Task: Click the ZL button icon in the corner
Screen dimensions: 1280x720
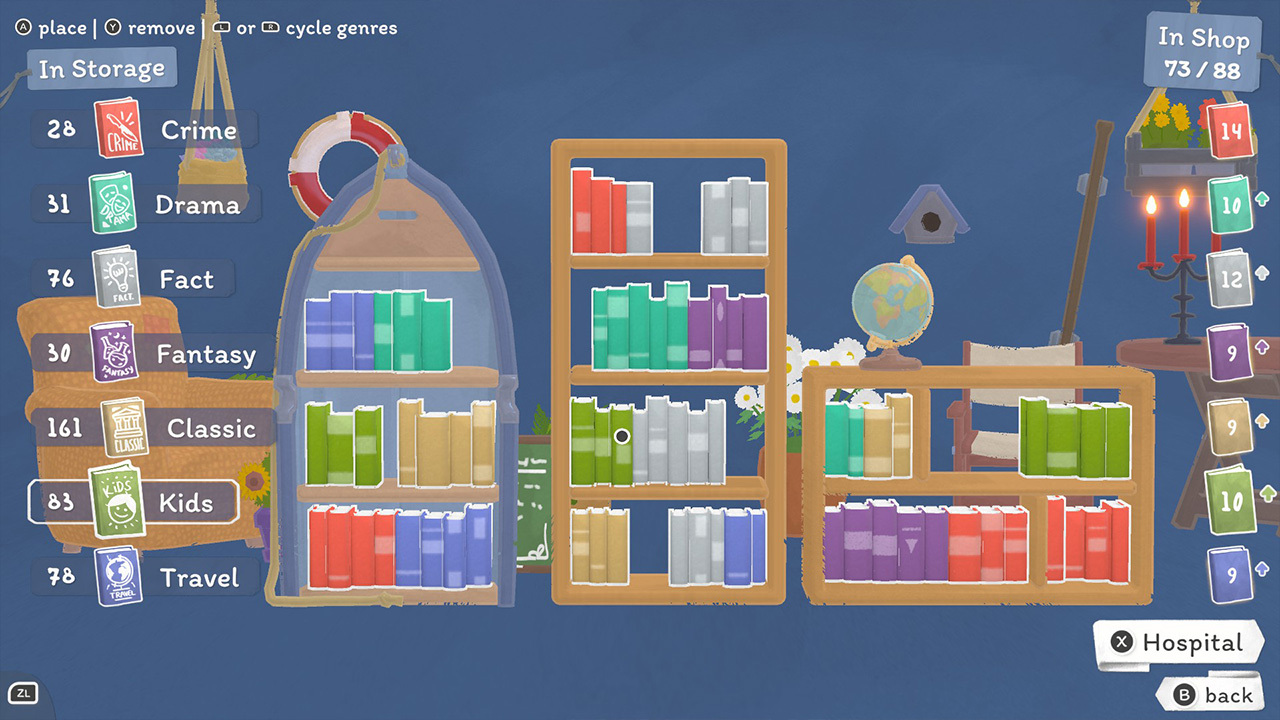Action: click(x=25, y=692)
